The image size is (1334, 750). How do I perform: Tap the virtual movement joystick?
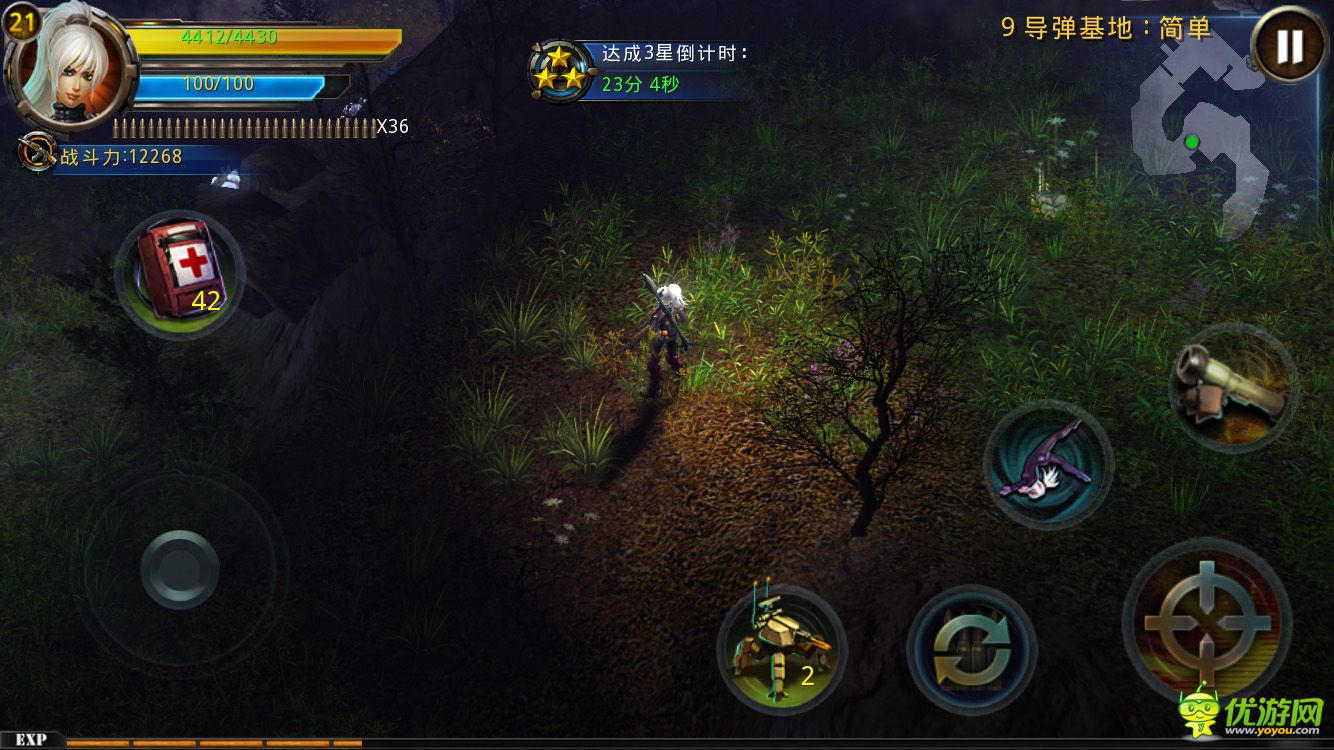(x=180, y=569)
